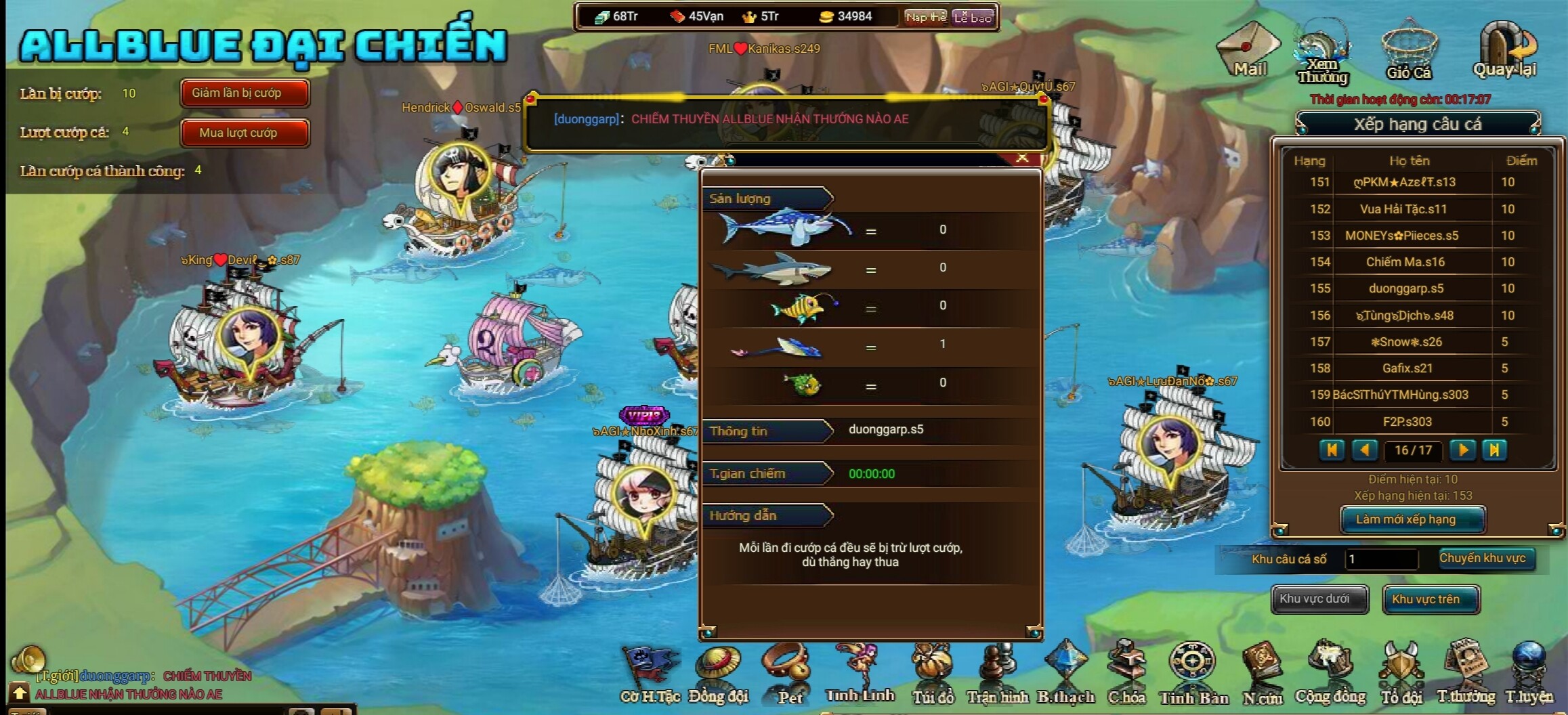Viewport: 1568px width, 715px height.
Task: Jump to last ranking page
Action: click(1494, 450)
